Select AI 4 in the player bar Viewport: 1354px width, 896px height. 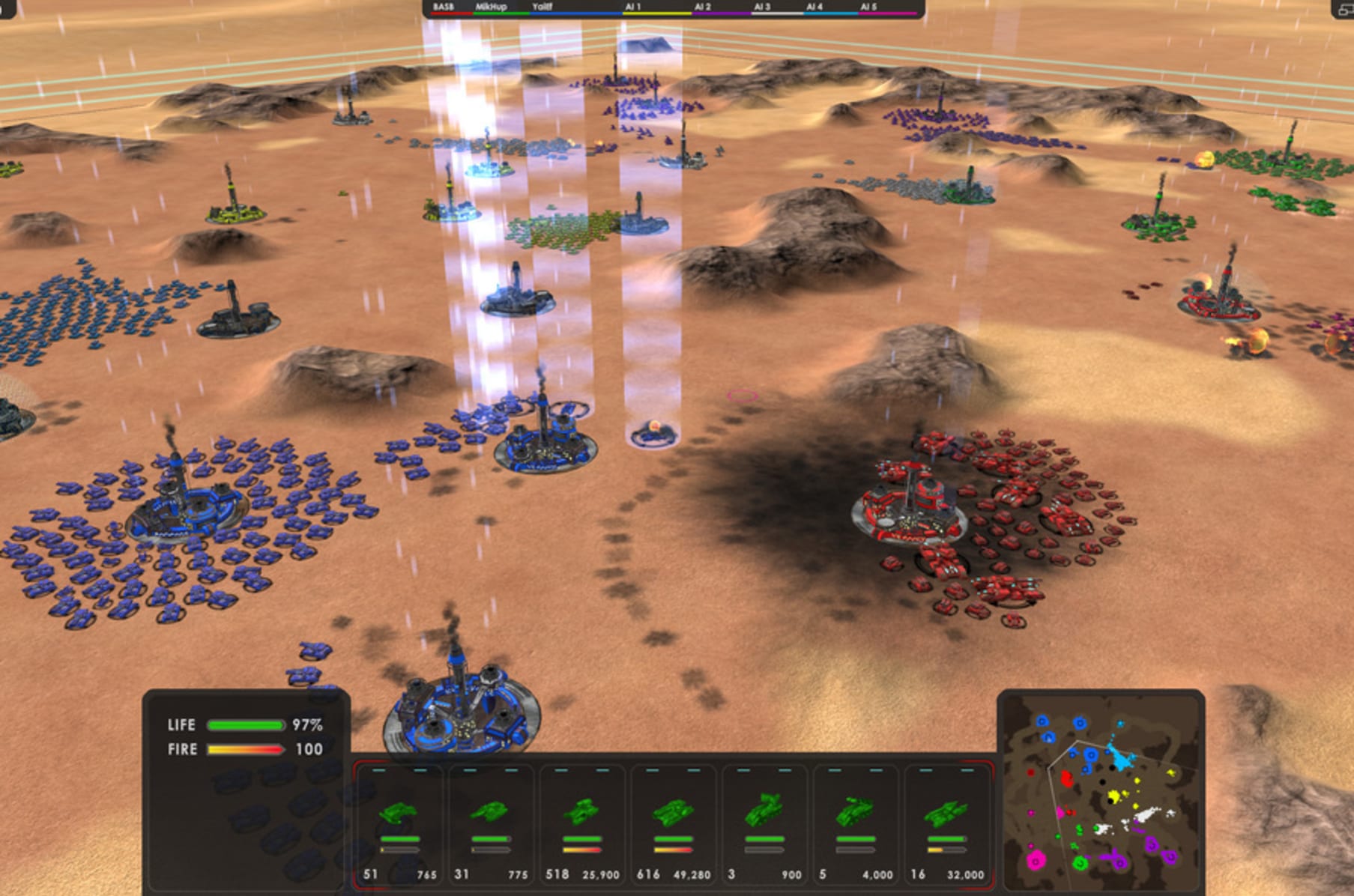pyautogui.click(x=814, y=7)
